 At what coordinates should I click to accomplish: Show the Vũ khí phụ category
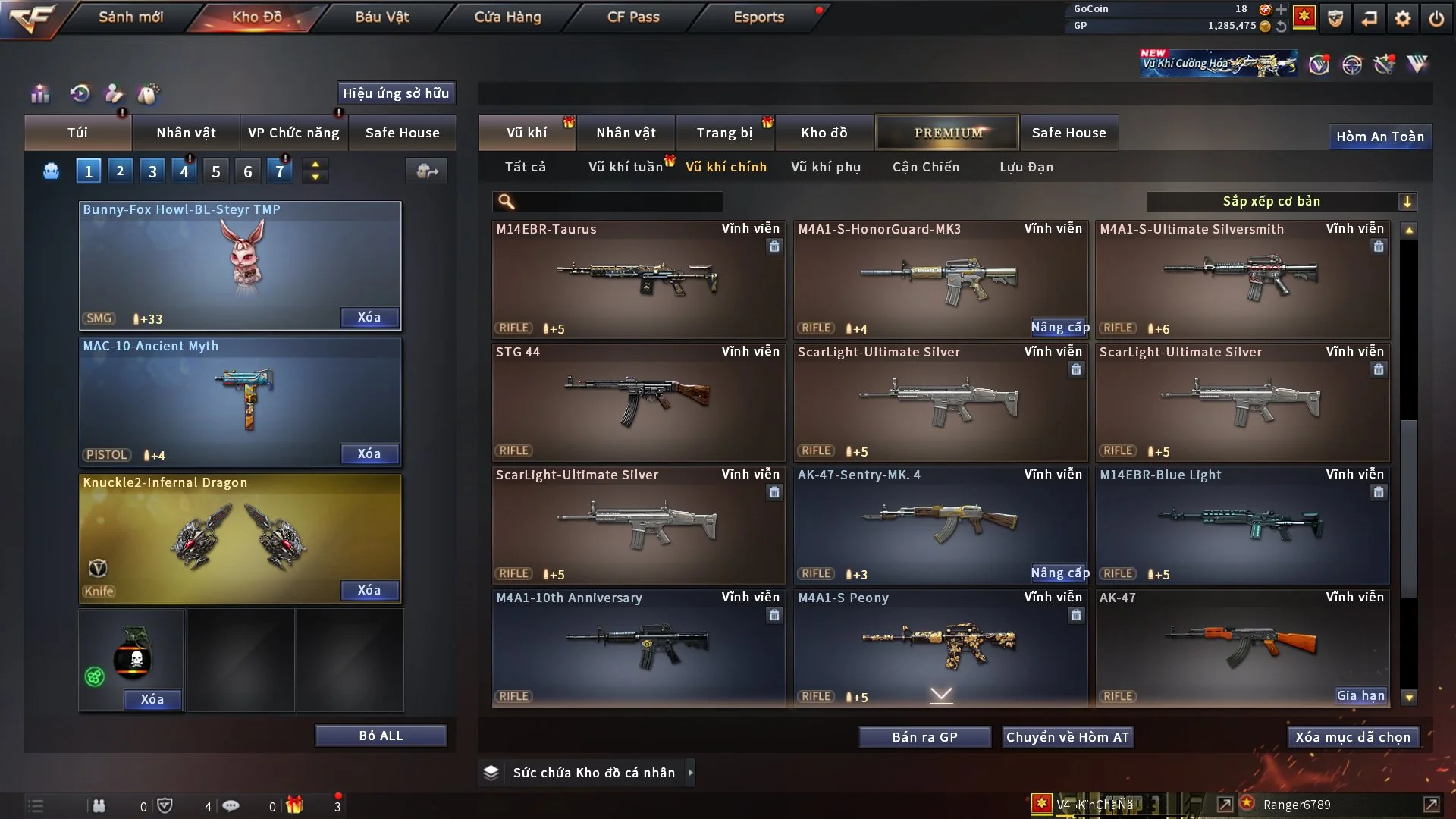pos(826,167)
